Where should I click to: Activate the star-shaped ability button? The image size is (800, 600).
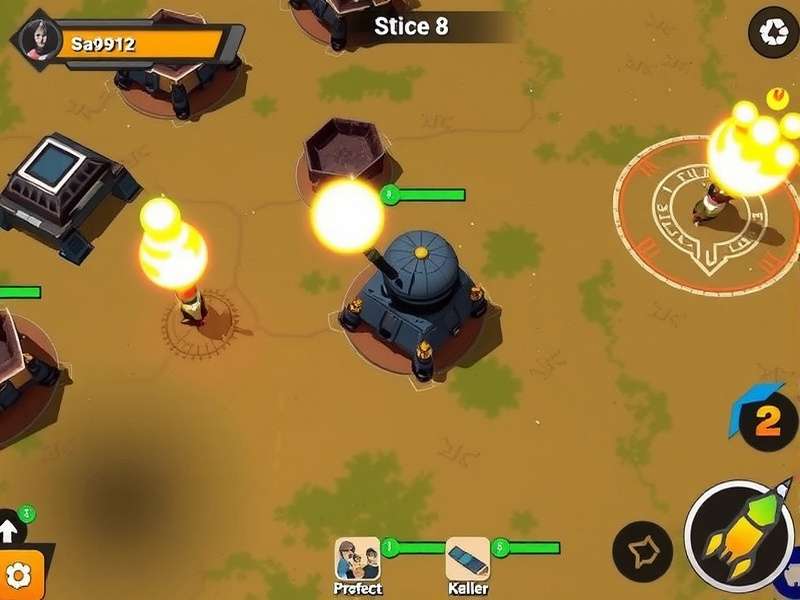[x=641, y=551]
